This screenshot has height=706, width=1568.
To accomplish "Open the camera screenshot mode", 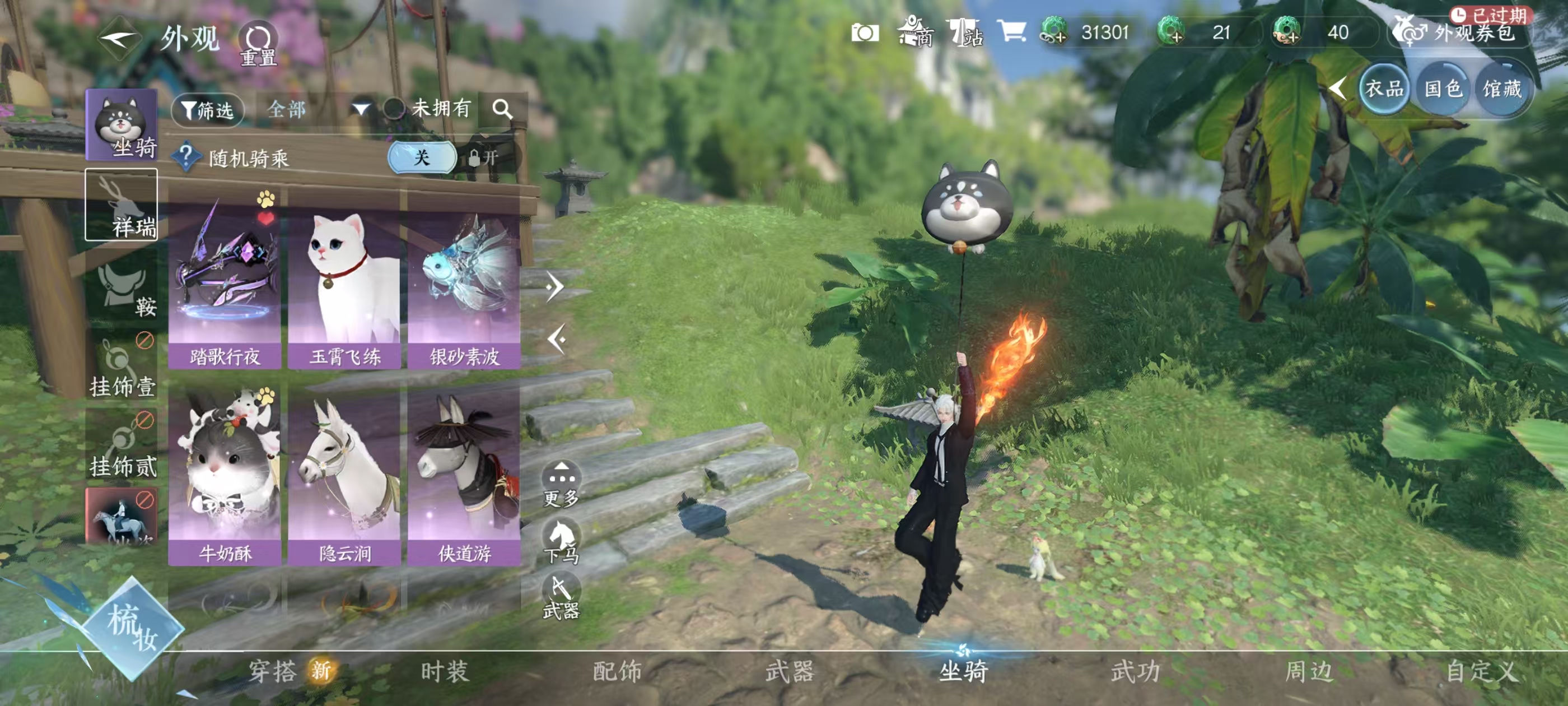I will click(865, 32).
